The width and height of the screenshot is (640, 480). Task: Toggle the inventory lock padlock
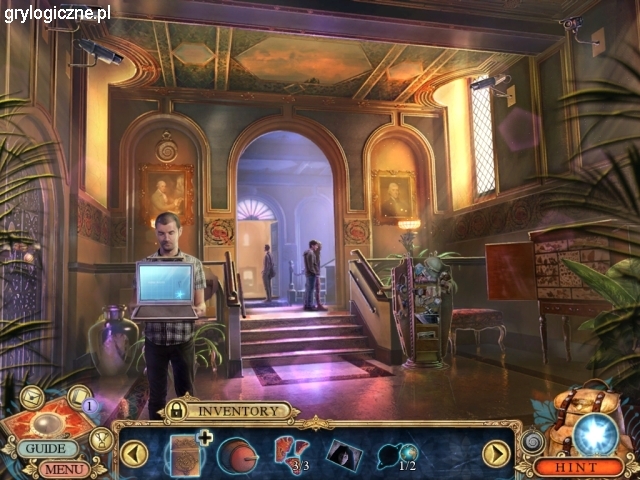click(176, 410)
